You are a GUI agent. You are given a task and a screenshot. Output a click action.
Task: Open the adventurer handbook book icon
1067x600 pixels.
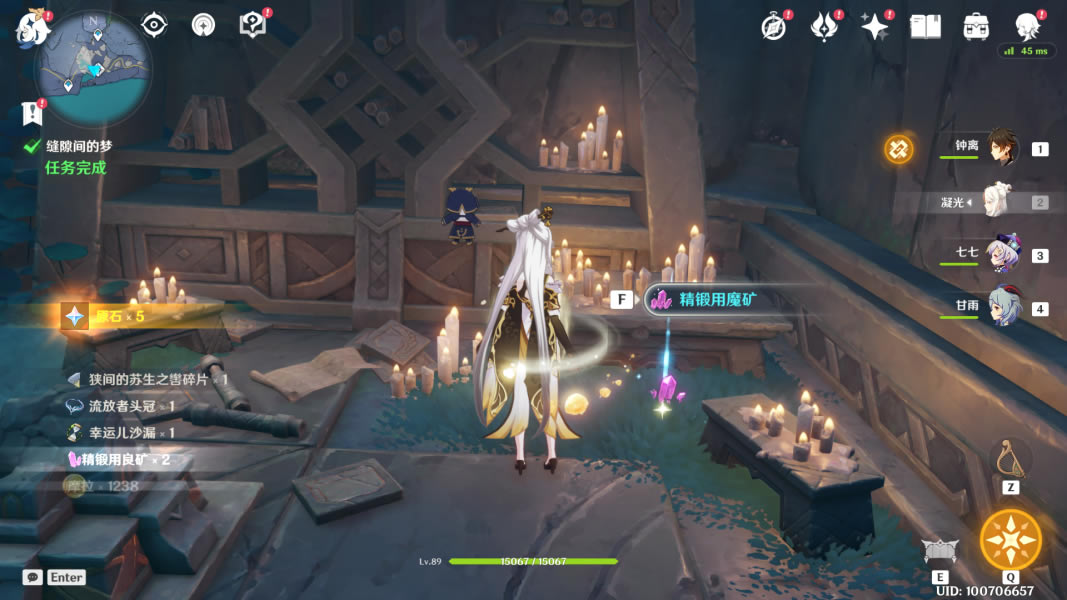[x=925, y=27]
